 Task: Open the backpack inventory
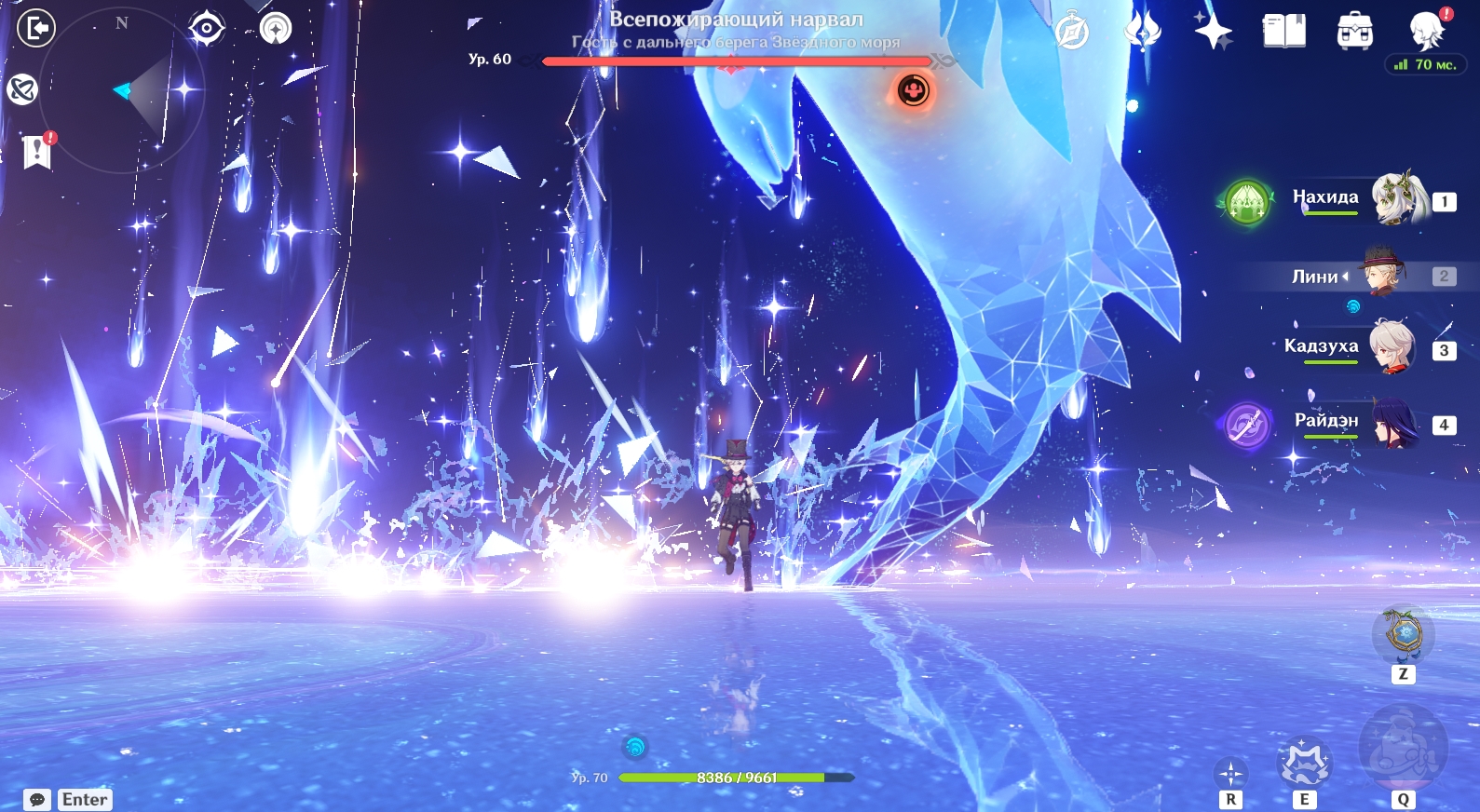tap(1354, 32)
